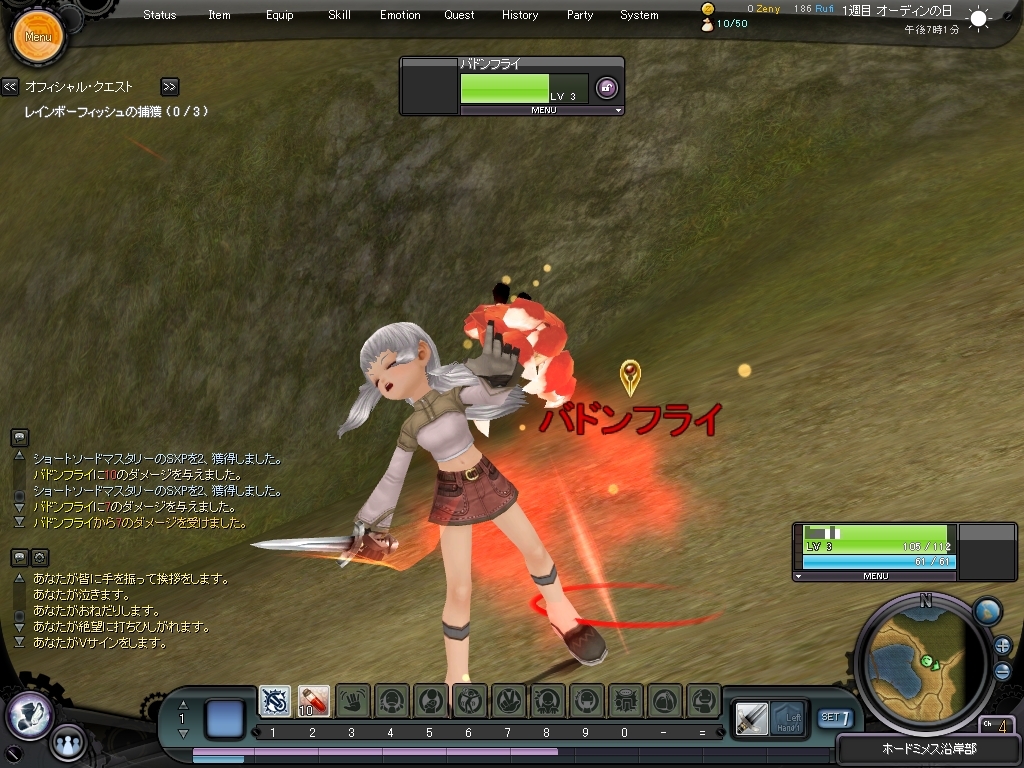The width and height of the screenshot is (1024, 768).
Task: Open the Item menu
Action: (219, 15)
